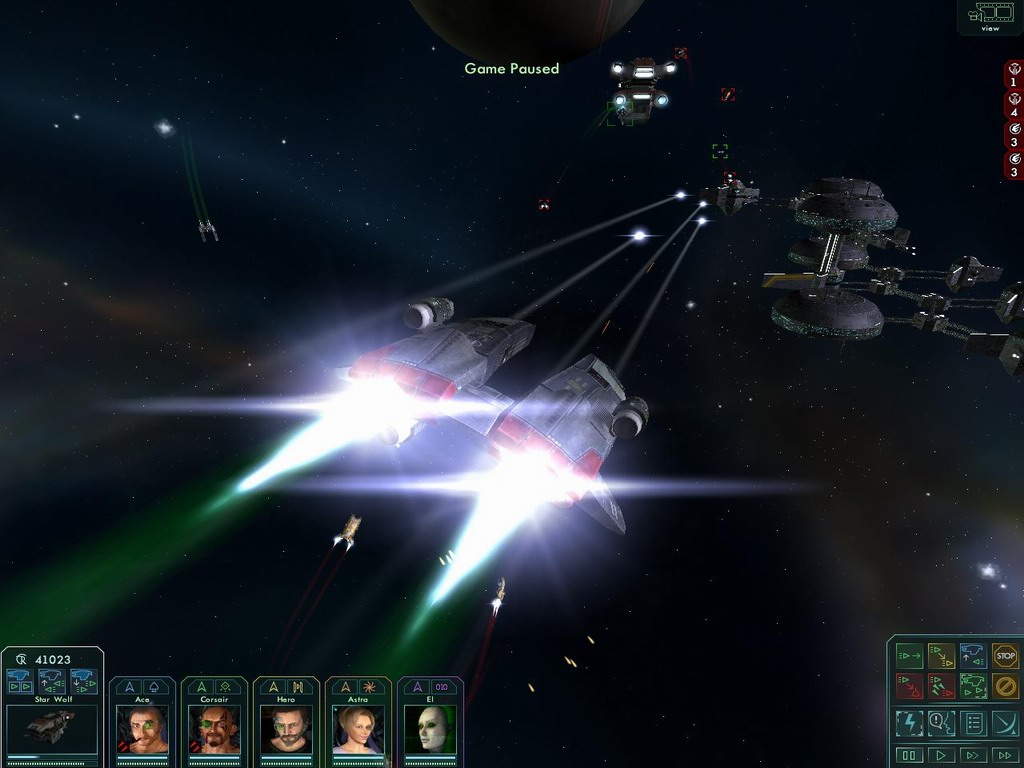
Task: Set fastest speed with the double-arrow button
Action: click(x=1003, y=755)
